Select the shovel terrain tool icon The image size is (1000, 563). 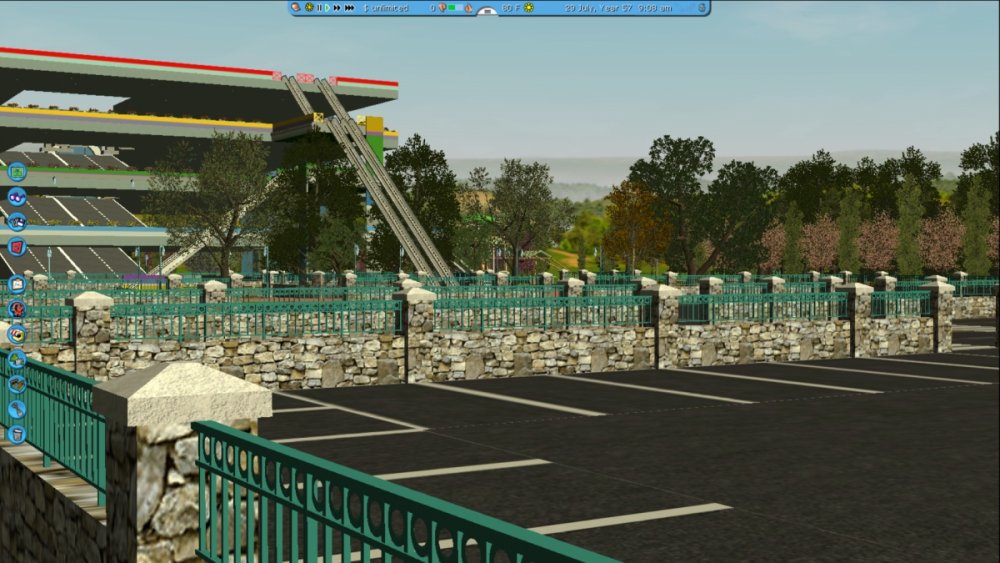point(17,409)
